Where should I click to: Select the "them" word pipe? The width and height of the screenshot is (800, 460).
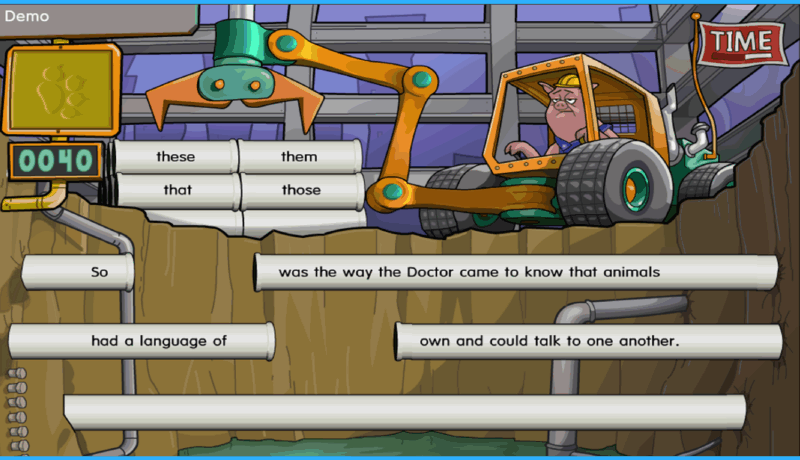pos(299,157)
